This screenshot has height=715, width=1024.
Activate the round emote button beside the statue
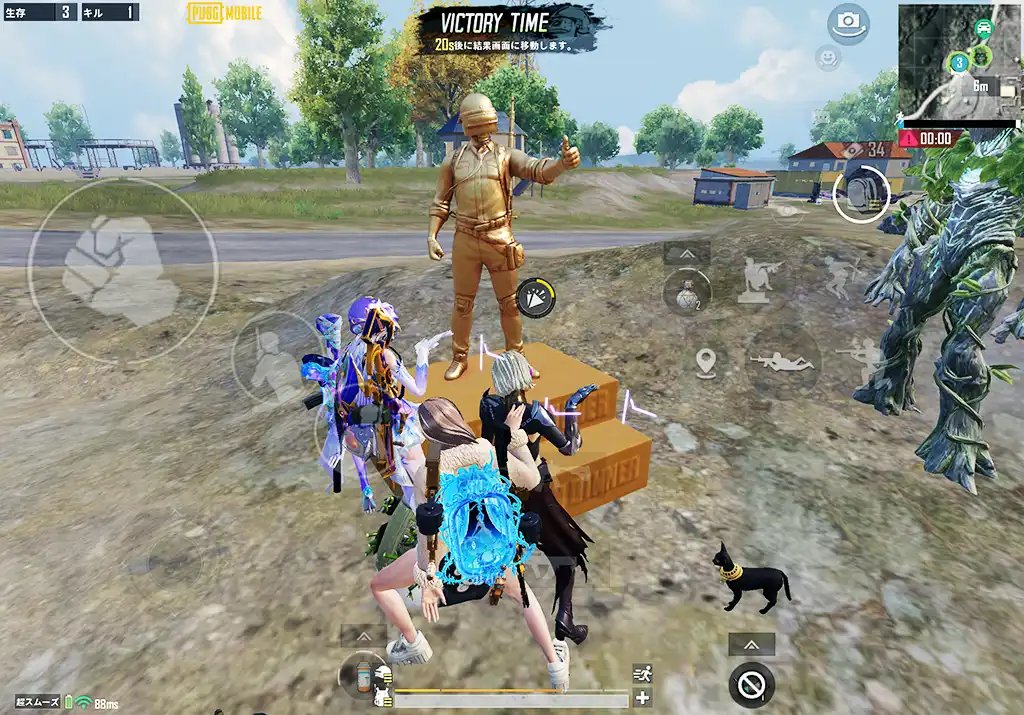537,298
